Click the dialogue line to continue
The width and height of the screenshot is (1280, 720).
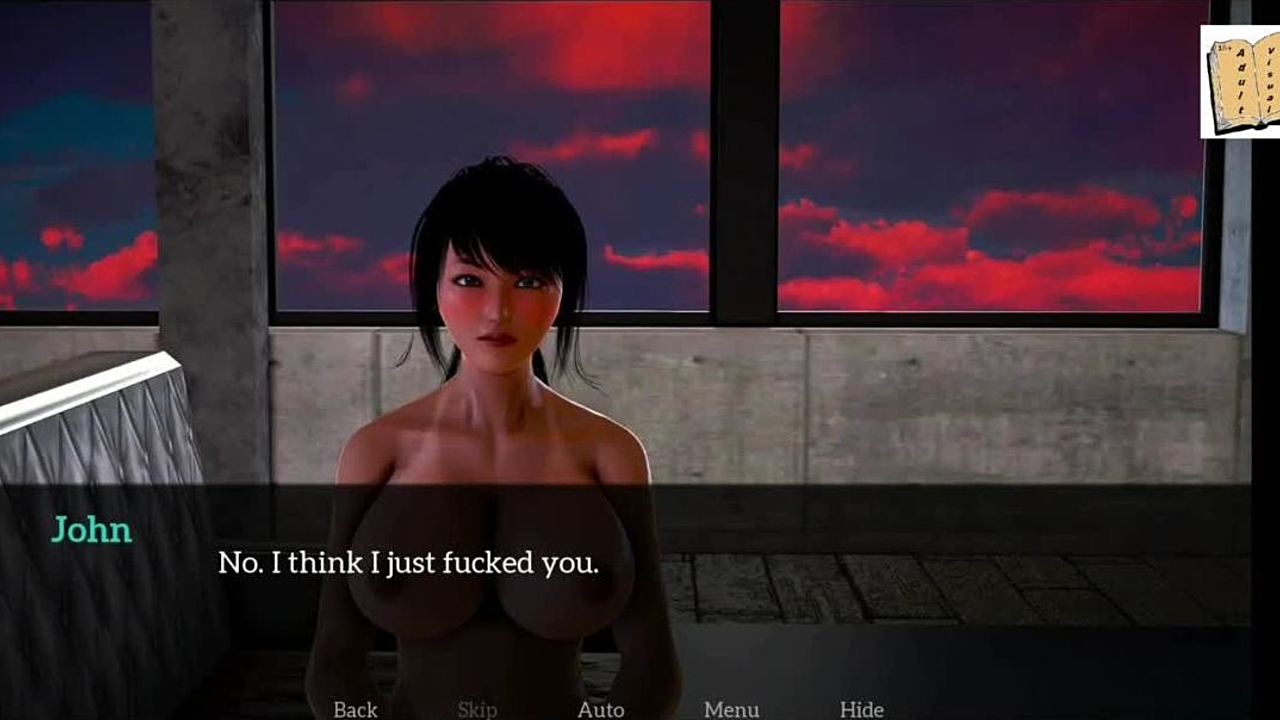(408, 563)
